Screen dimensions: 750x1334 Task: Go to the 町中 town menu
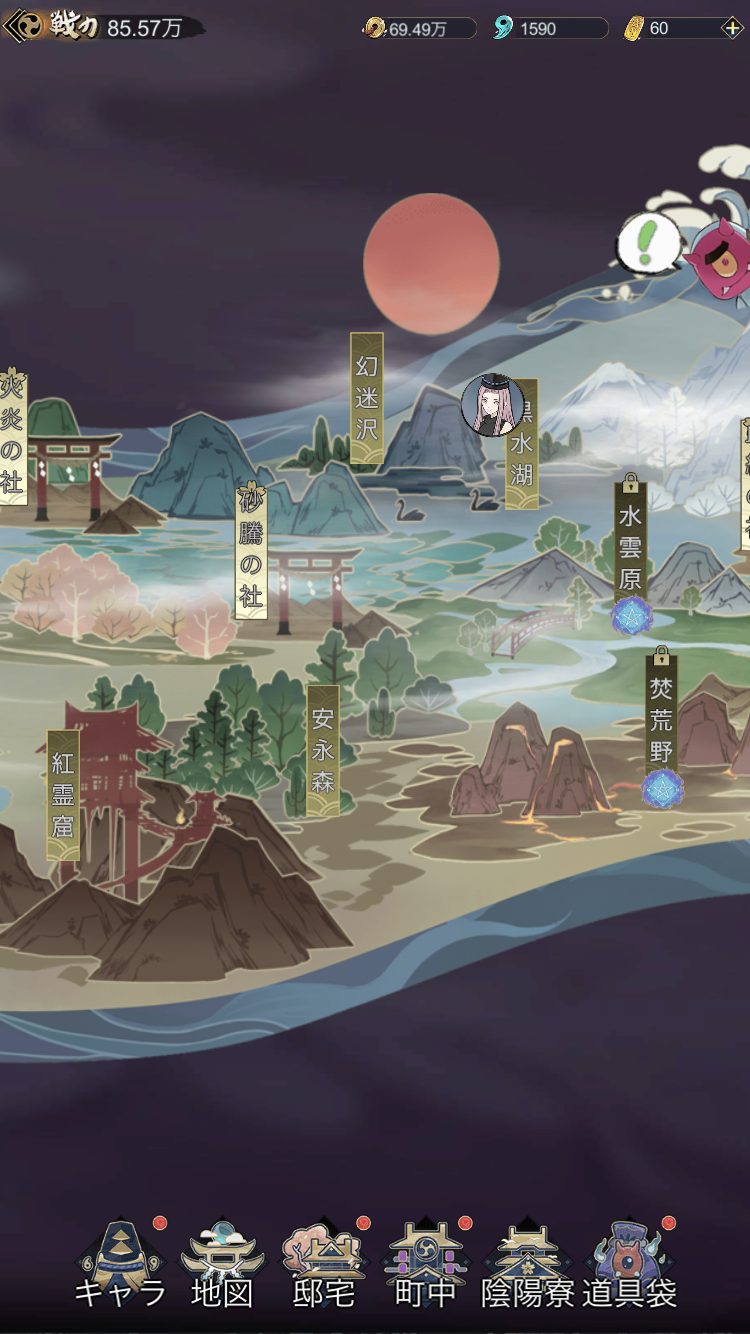426,1265
